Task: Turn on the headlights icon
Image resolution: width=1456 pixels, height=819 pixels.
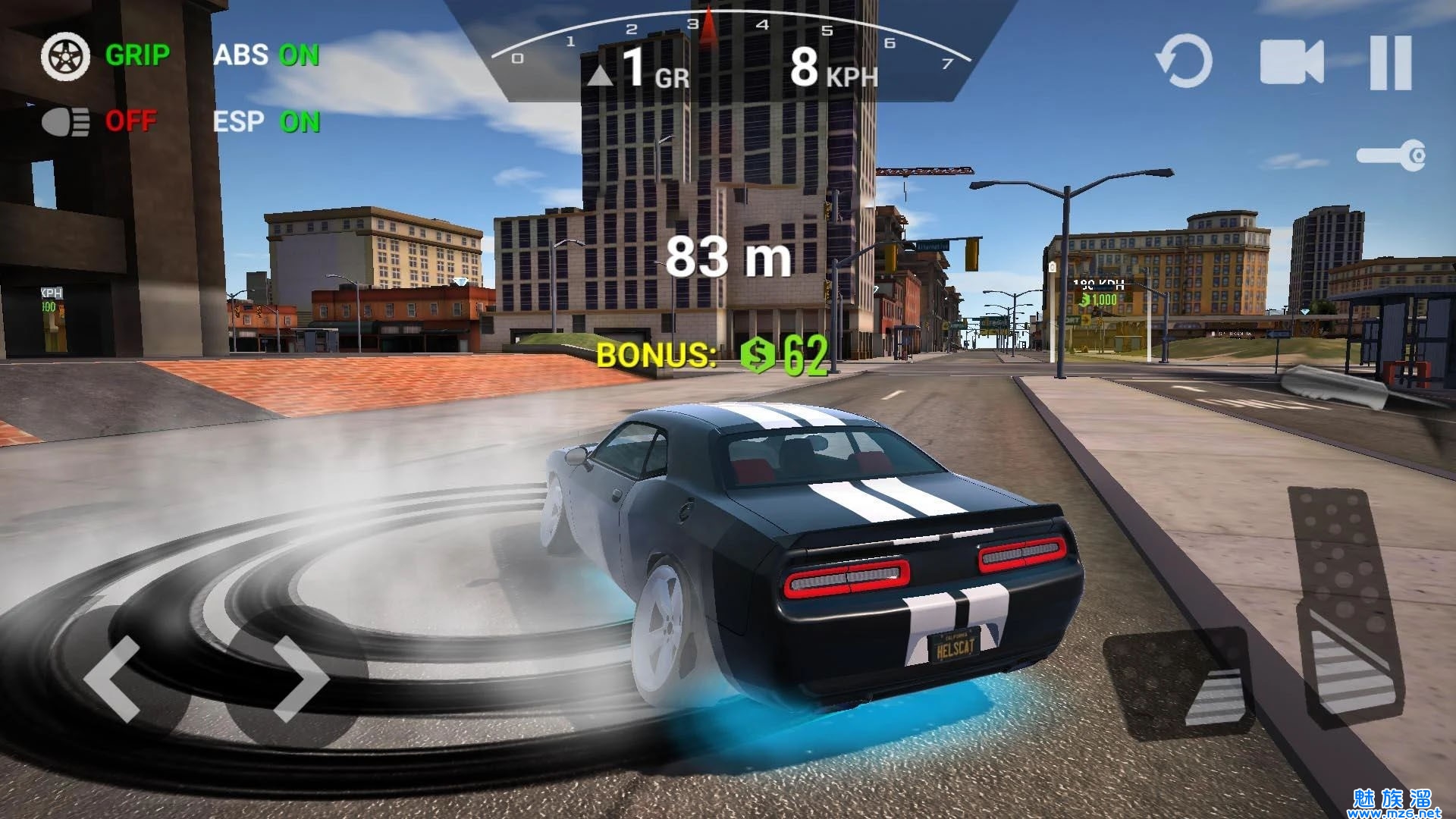Action: click(x=65, y=121)
